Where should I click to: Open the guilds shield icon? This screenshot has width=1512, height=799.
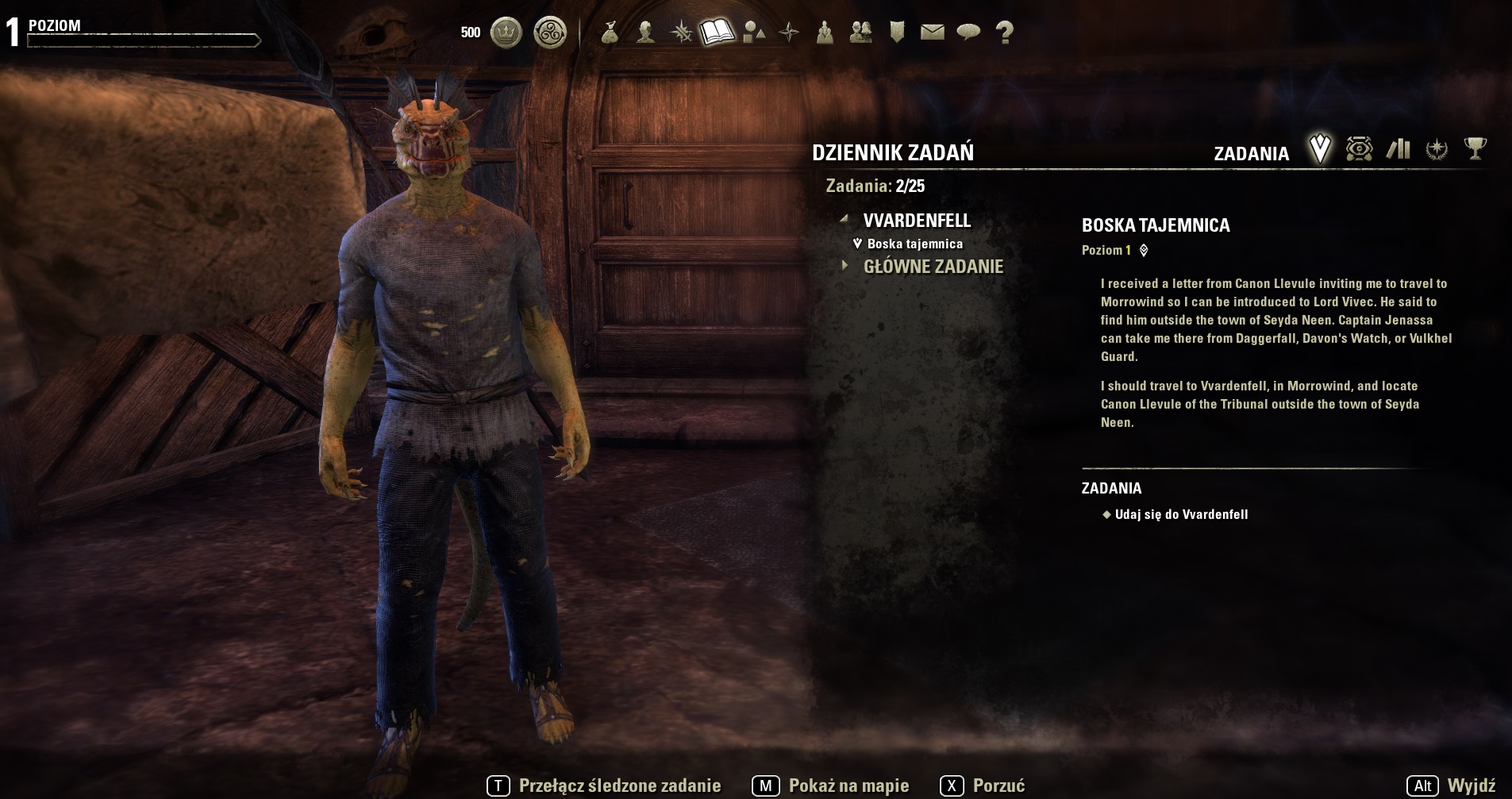pyautogui.click(x=897, y=33)
